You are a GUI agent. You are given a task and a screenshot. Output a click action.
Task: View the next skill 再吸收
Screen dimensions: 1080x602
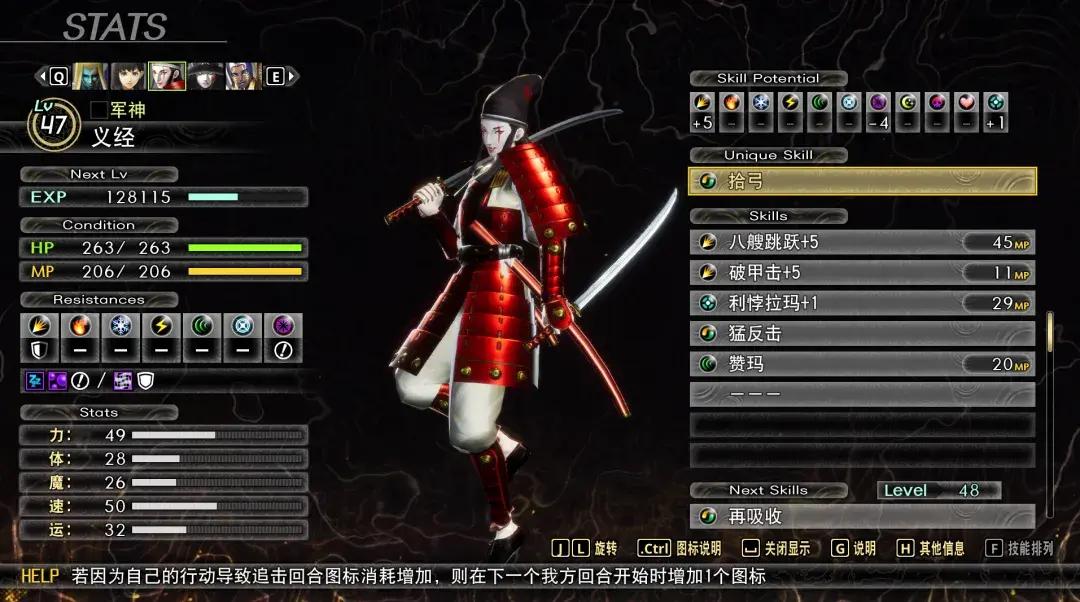tap(862, 517)
